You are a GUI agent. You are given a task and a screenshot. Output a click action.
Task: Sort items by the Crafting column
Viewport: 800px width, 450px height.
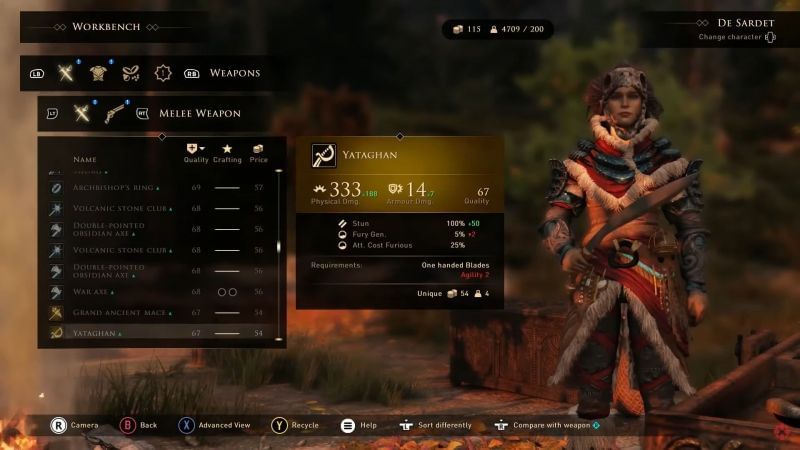(227, 153)
